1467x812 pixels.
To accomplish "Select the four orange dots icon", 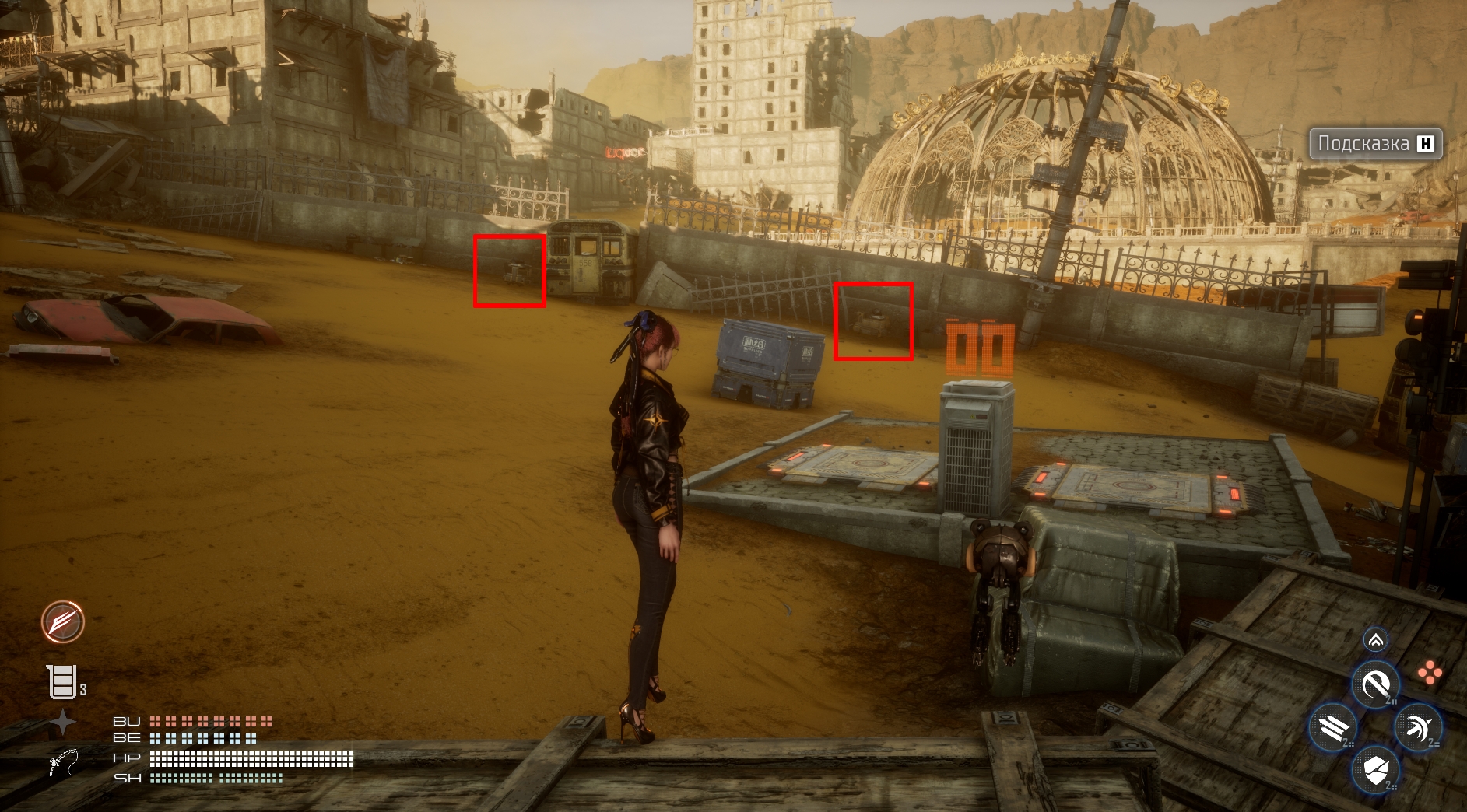I will [x=1430, y=673].
